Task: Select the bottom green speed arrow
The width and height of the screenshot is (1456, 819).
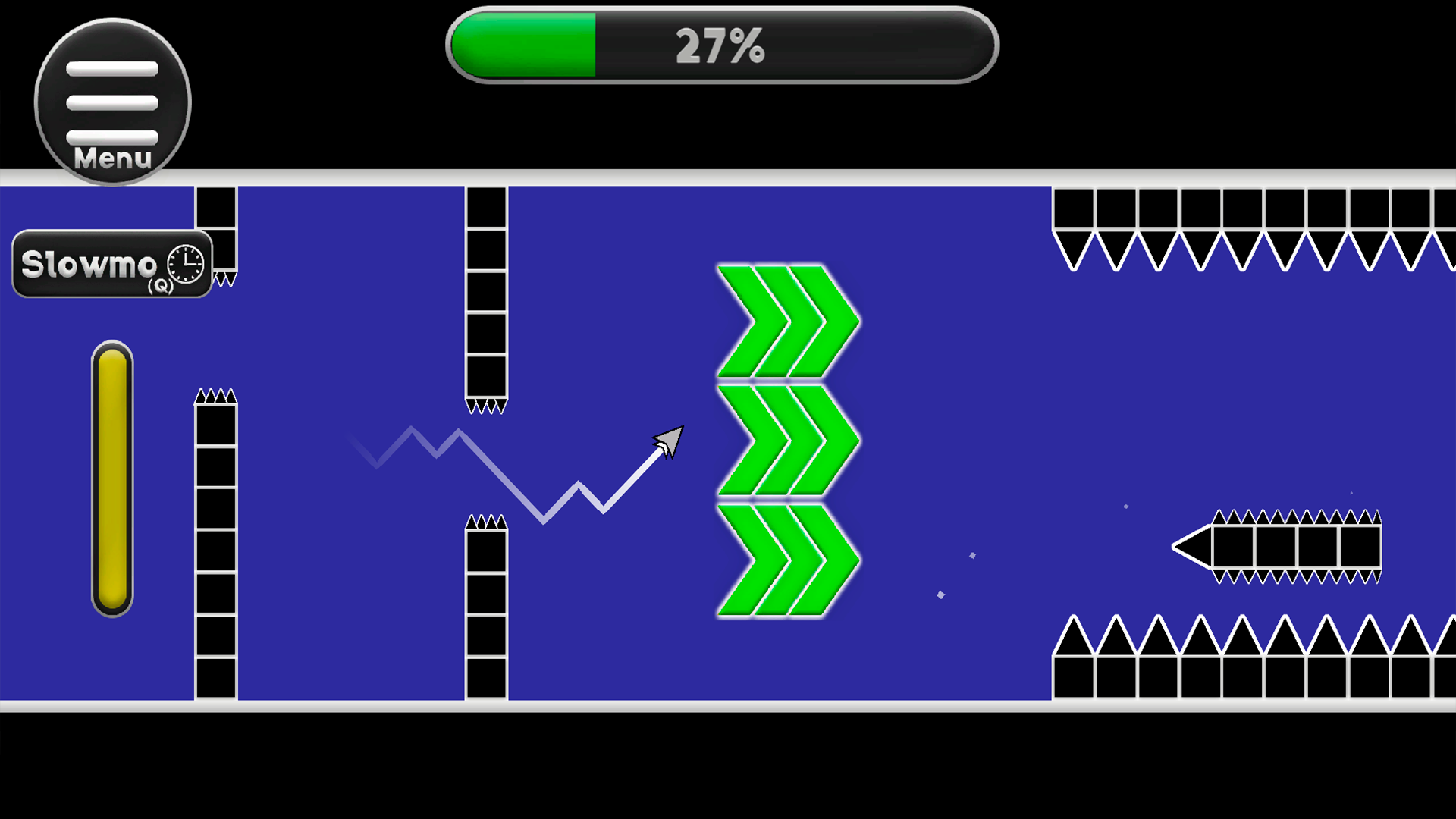Action: tap(786, 561)
